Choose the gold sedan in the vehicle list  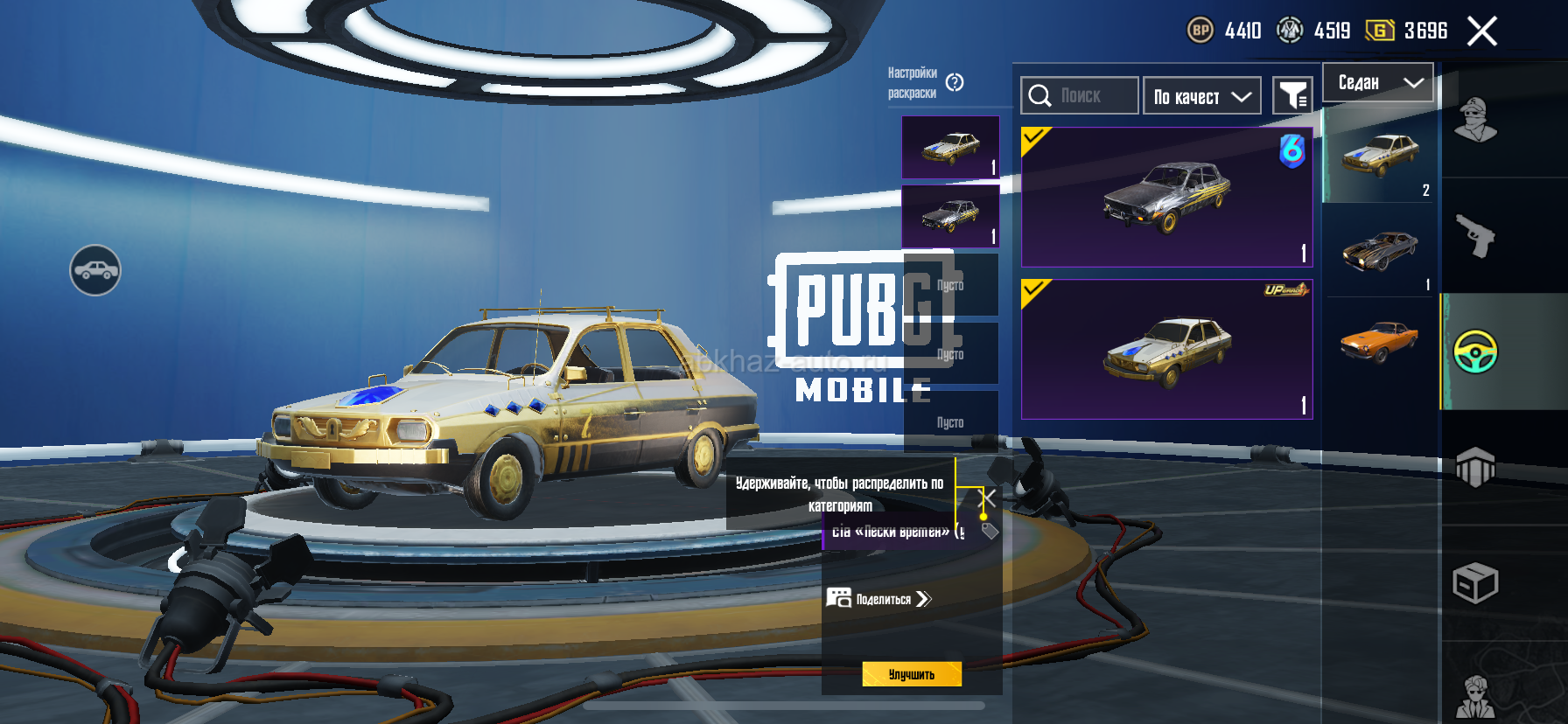[x=1380, y=155]
